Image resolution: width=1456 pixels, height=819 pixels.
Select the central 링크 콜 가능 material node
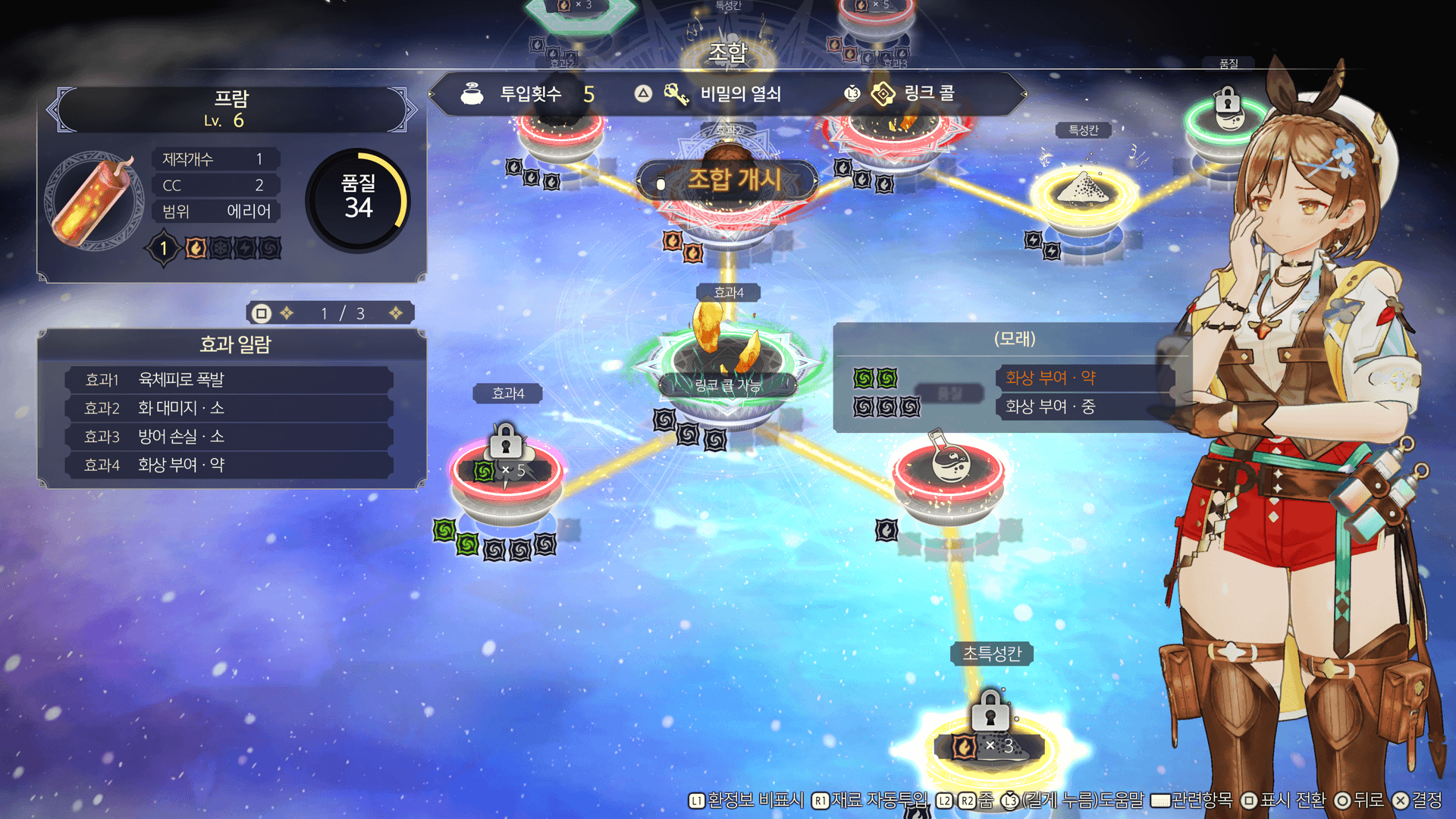(x=726, y=364)
